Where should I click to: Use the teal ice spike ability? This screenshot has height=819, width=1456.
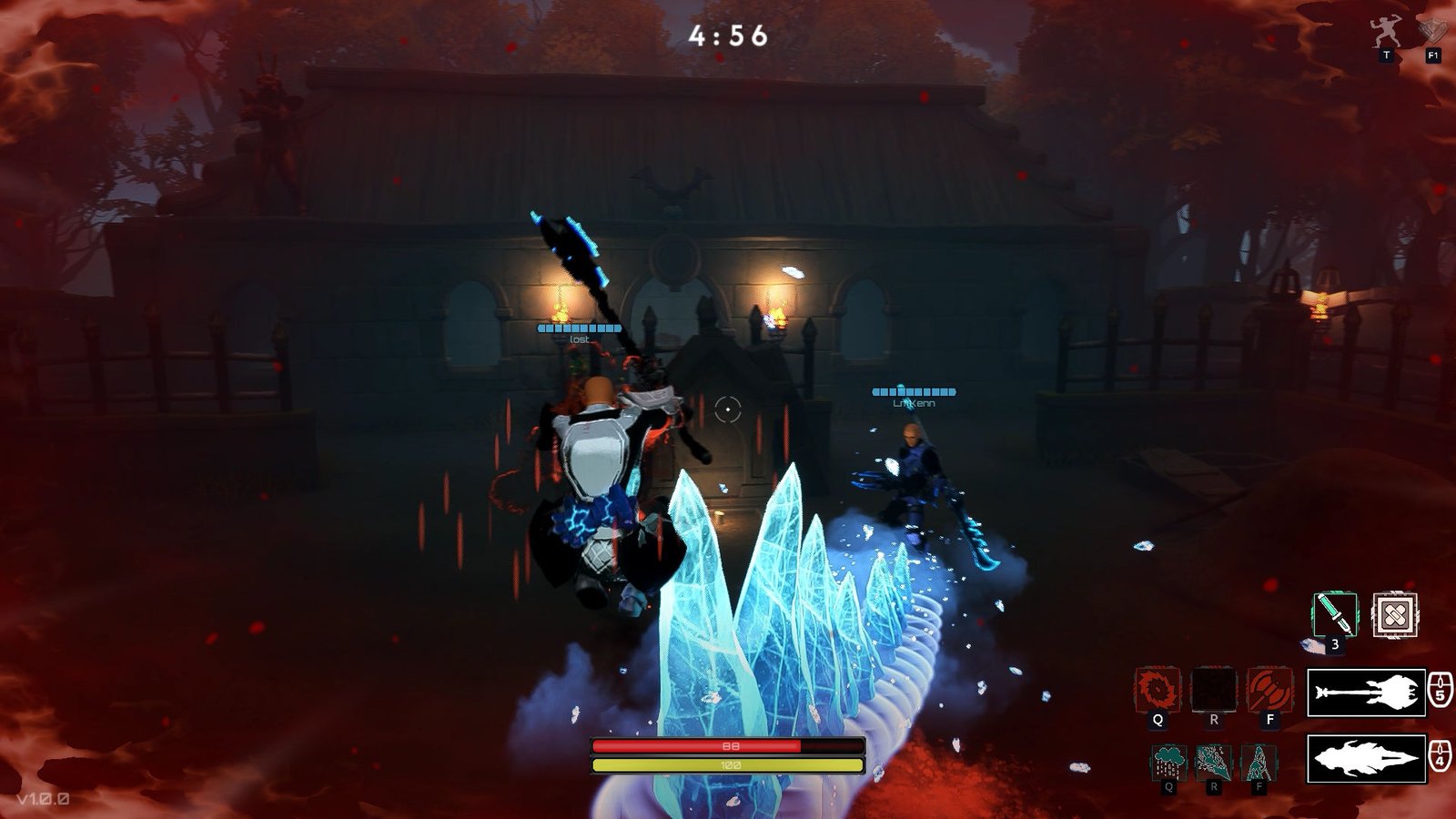(1259, 762)
